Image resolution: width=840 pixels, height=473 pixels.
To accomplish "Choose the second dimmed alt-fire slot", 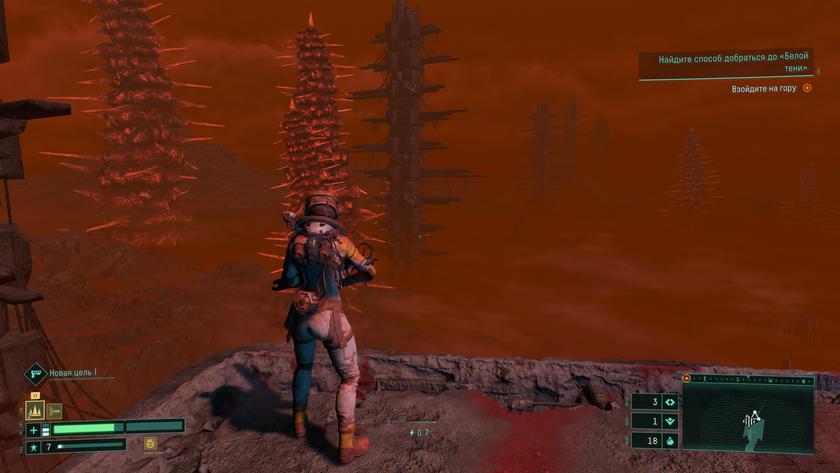I will point(54,410).
